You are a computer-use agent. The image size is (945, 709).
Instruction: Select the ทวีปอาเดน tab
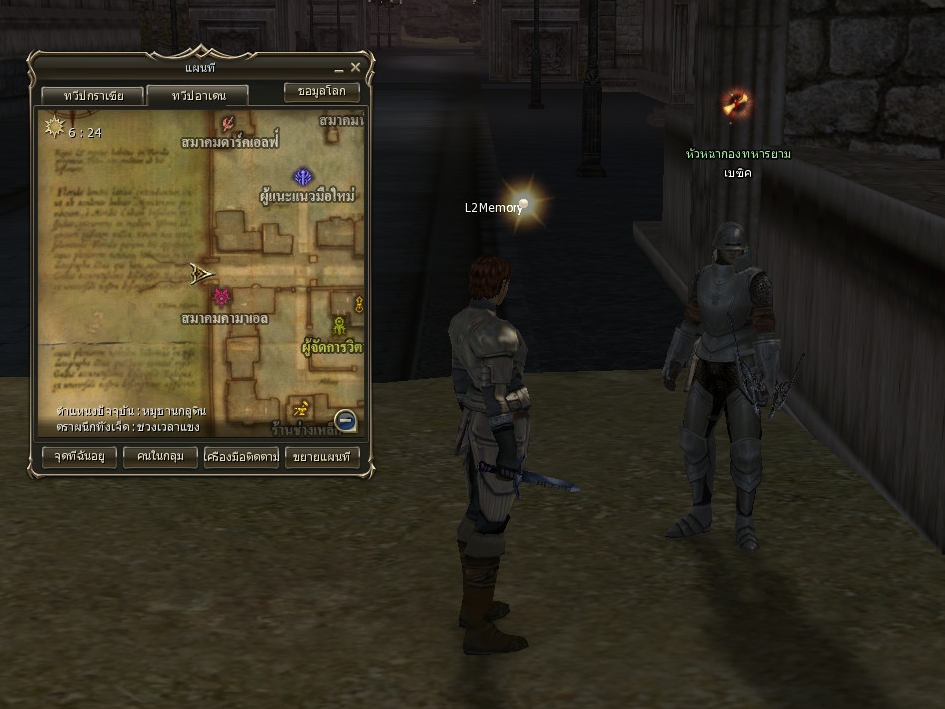[198, 96]
